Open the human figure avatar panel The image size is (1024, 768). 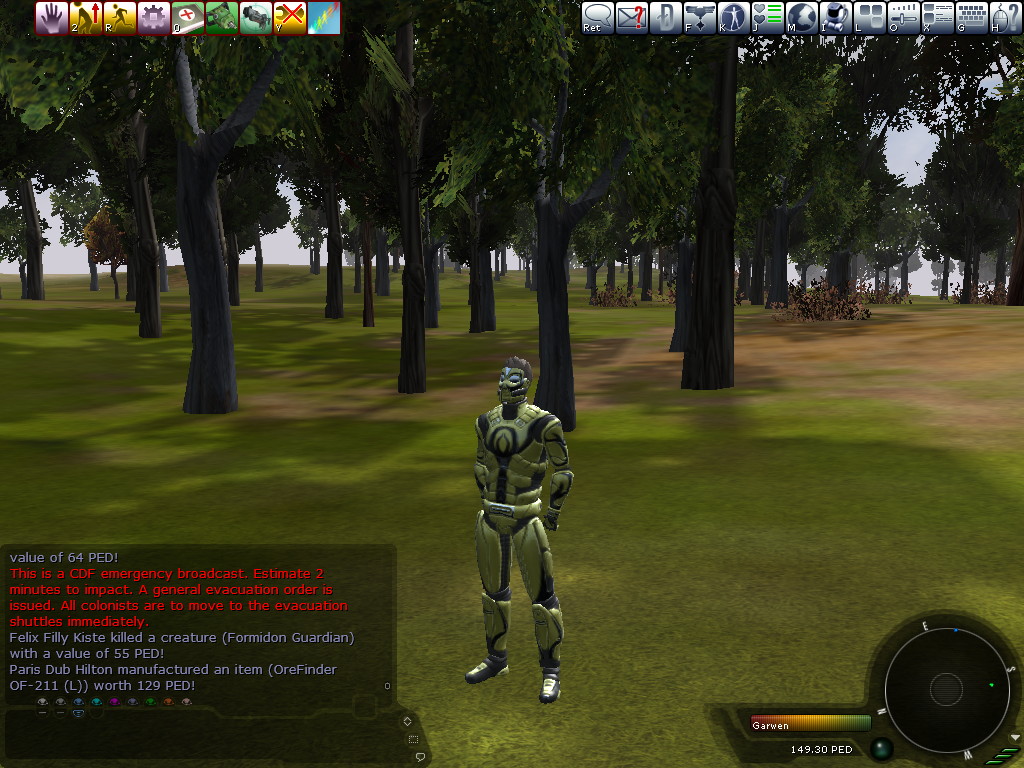(x=733, y=17)
